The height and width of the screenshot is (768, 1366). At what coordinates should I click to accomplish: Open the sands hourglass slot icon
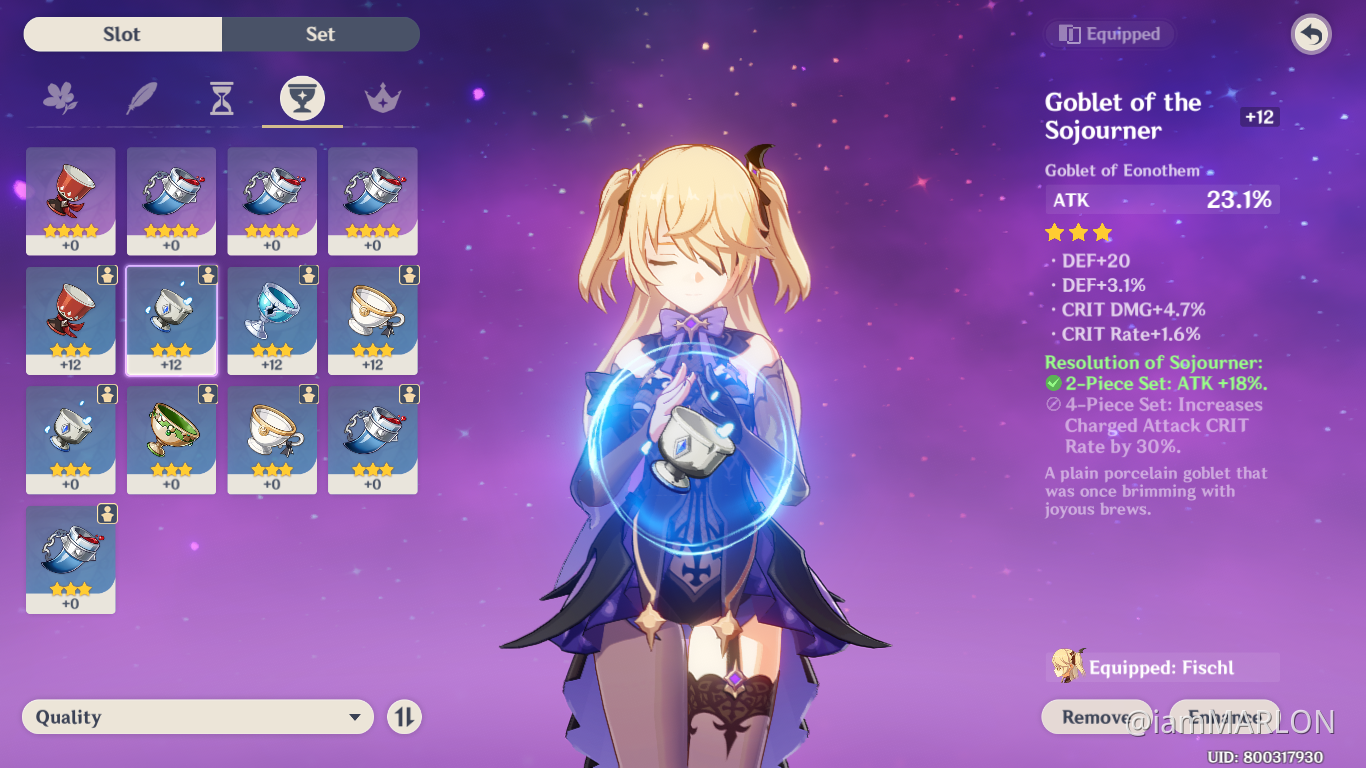tap(222, 97)
